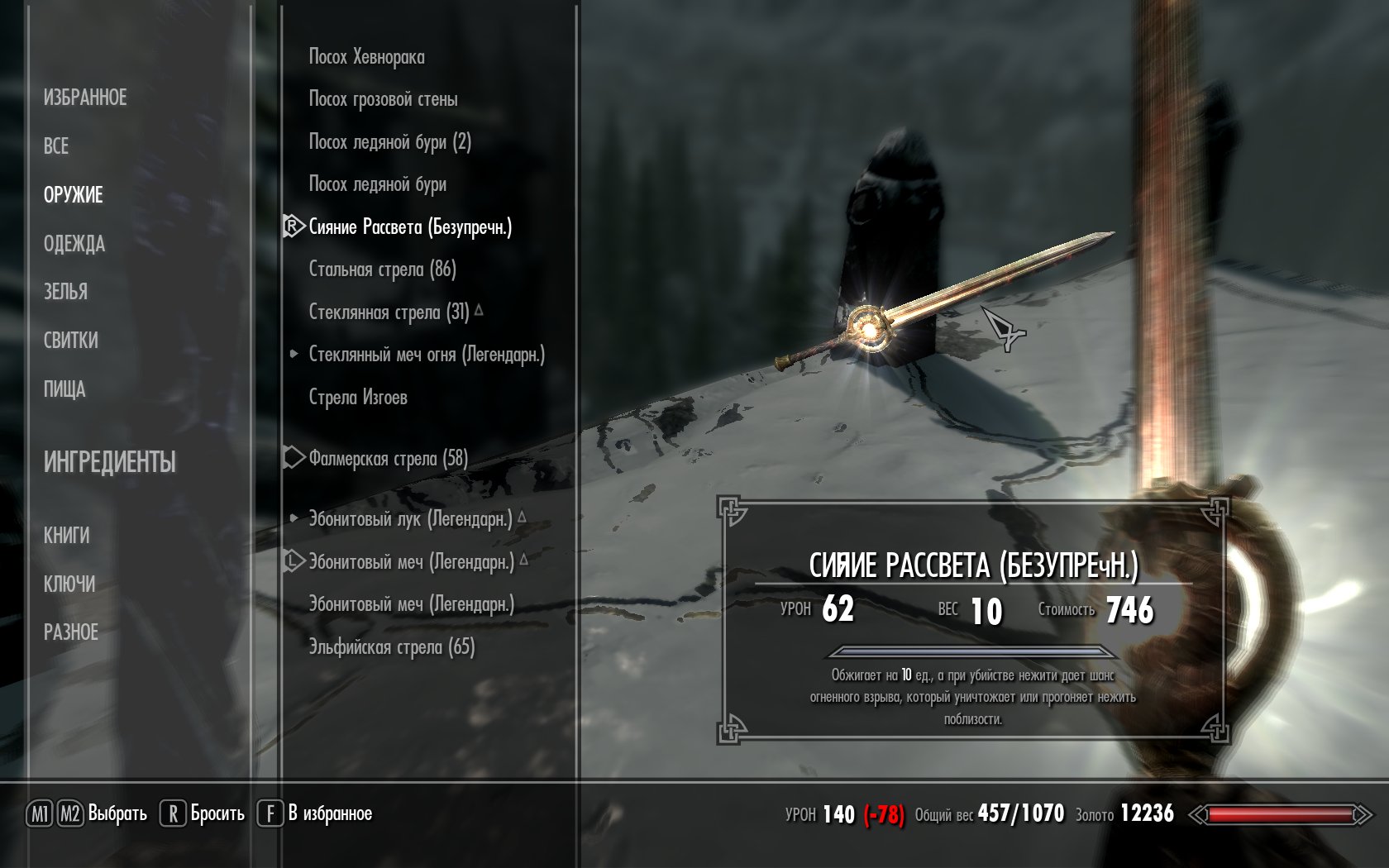Open the ИЗБРАННОЕ favorites category
This screenshot has width=1389, height=868.
pos(85,98)
